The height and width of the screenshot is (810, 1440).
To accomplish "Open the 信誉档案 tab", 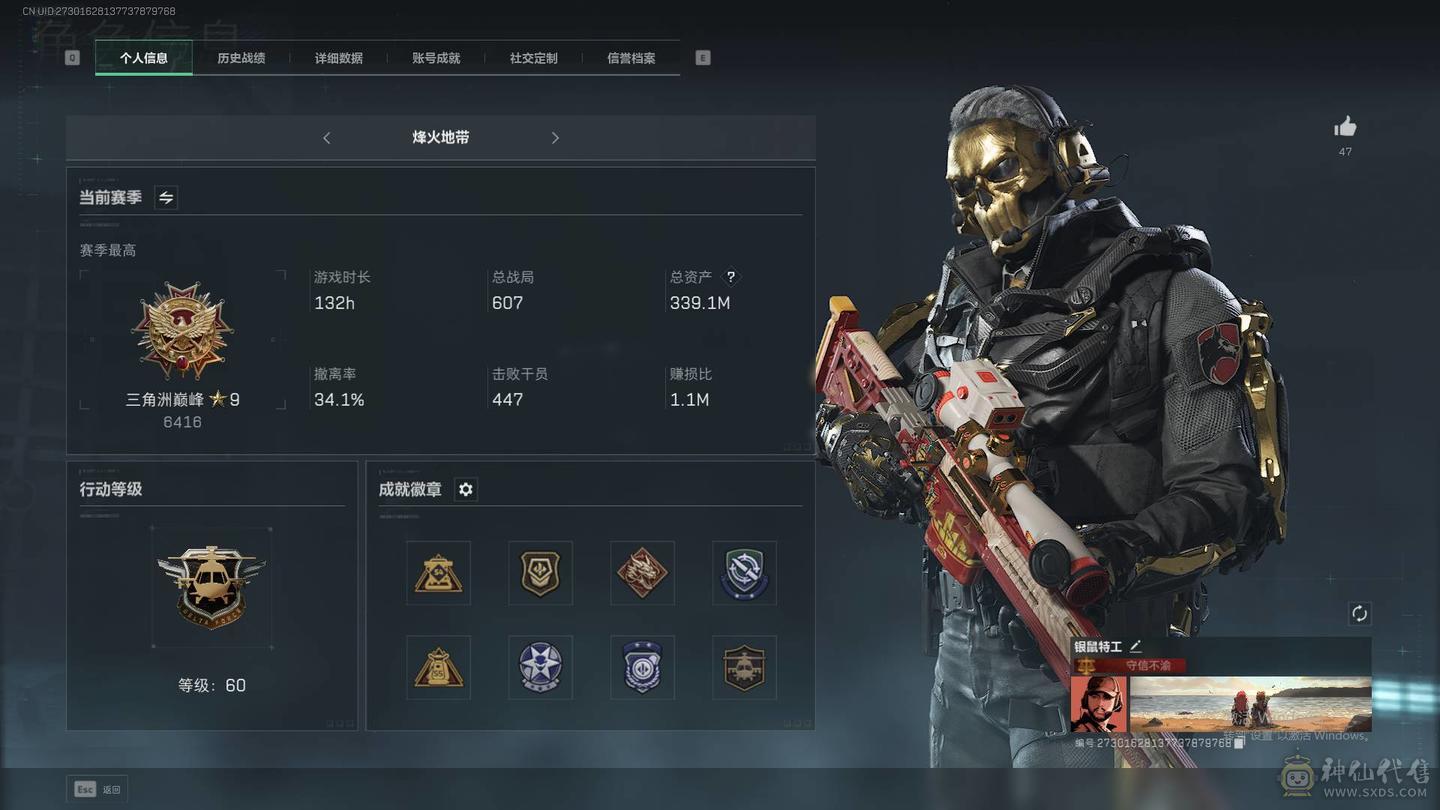I will pos(631,58).
